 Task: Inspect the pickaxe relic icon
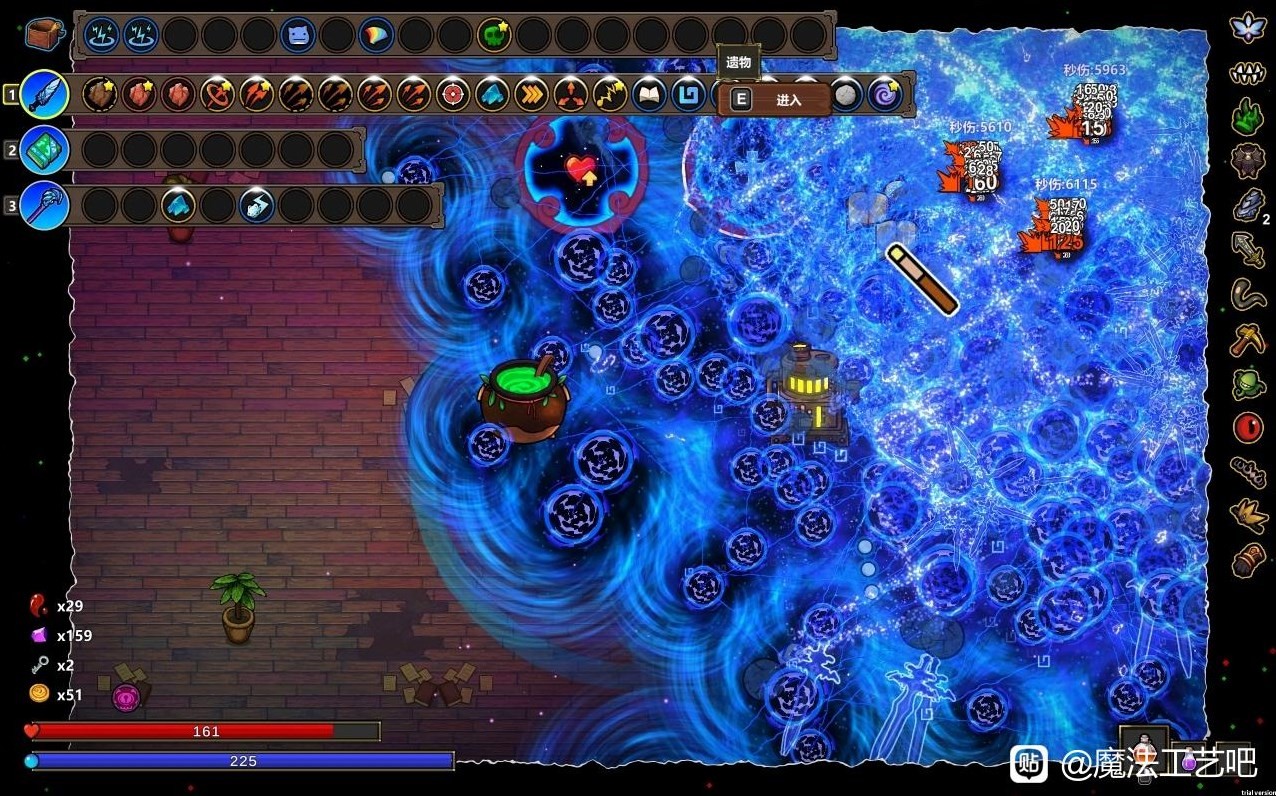(x=1248, y=339)
